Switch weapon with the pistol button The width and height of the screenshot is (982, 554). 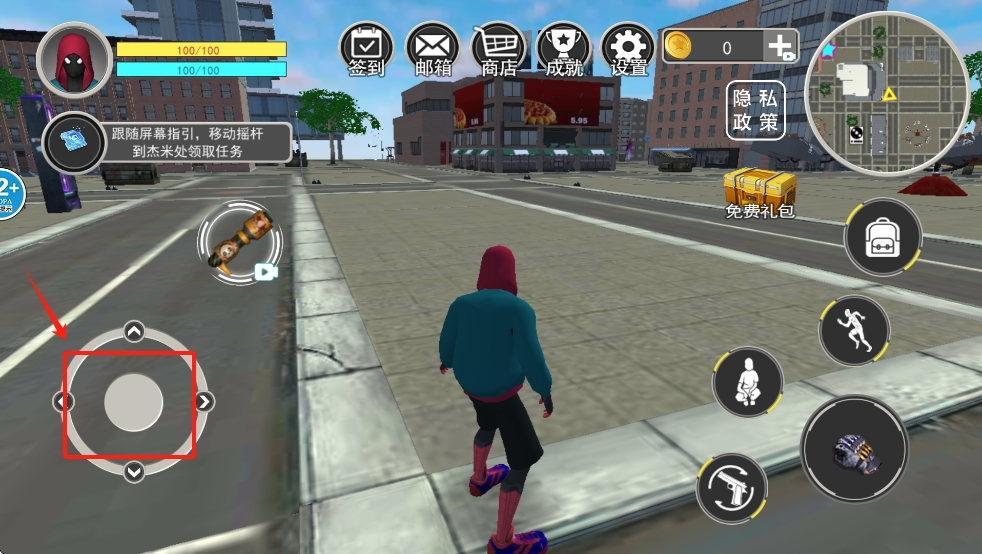pyautogui.click(x=731, y=488)
